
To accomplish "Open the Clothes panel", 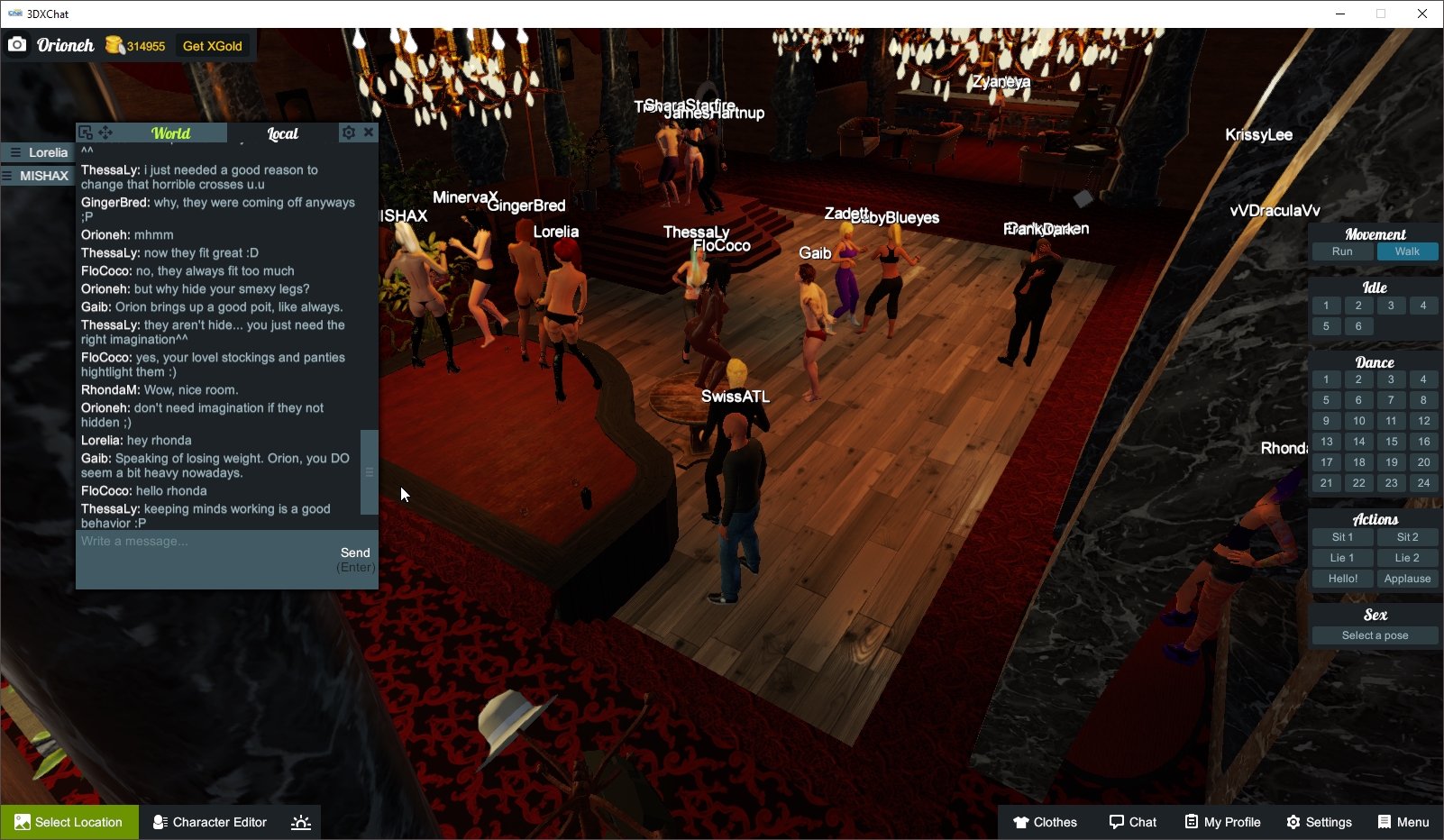I will coord(1046,821).
